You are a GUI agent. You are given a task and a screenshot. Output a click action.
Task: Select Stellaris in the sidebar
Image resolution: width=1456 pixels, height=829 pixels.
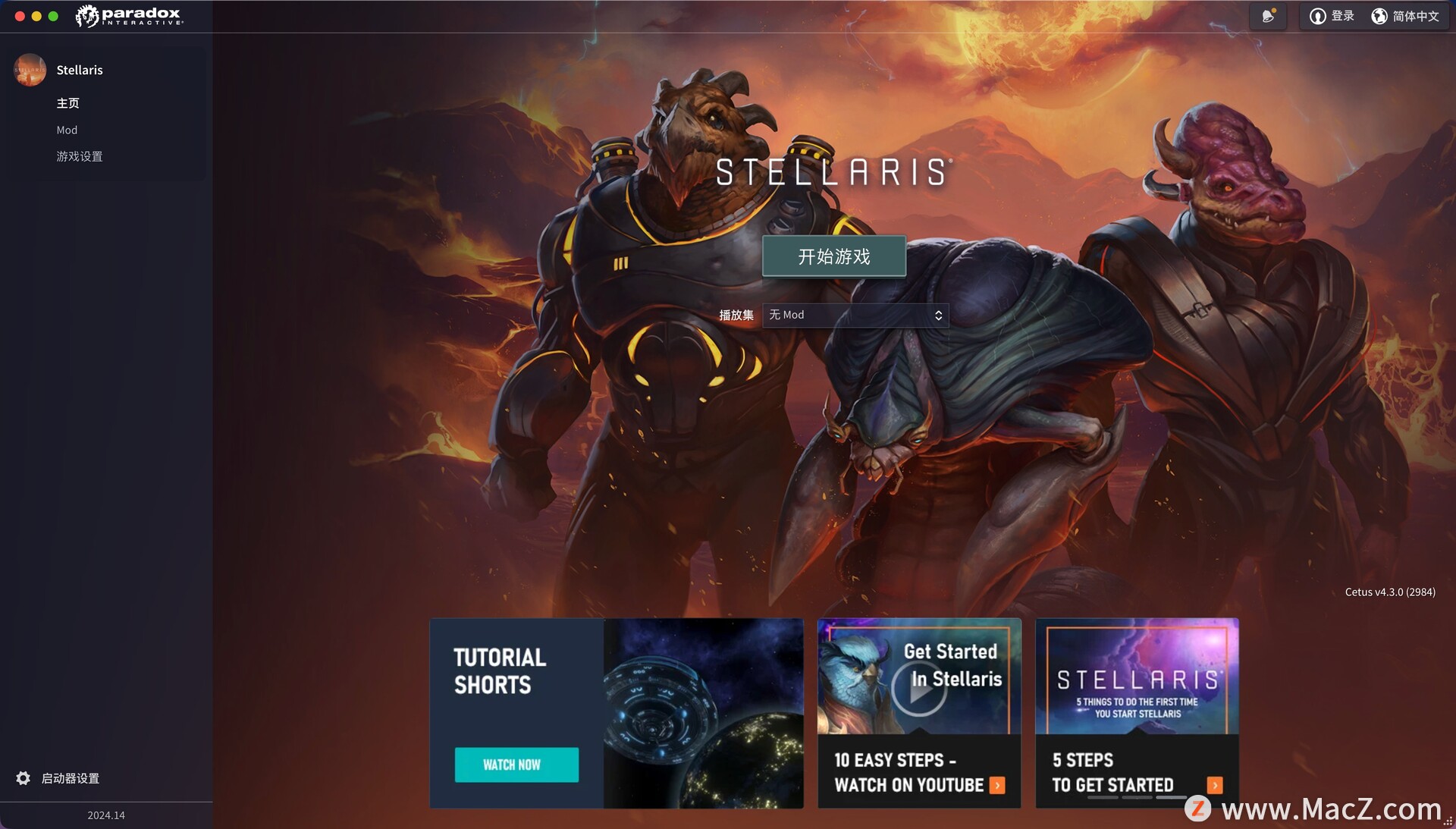[x=79, y=70]
